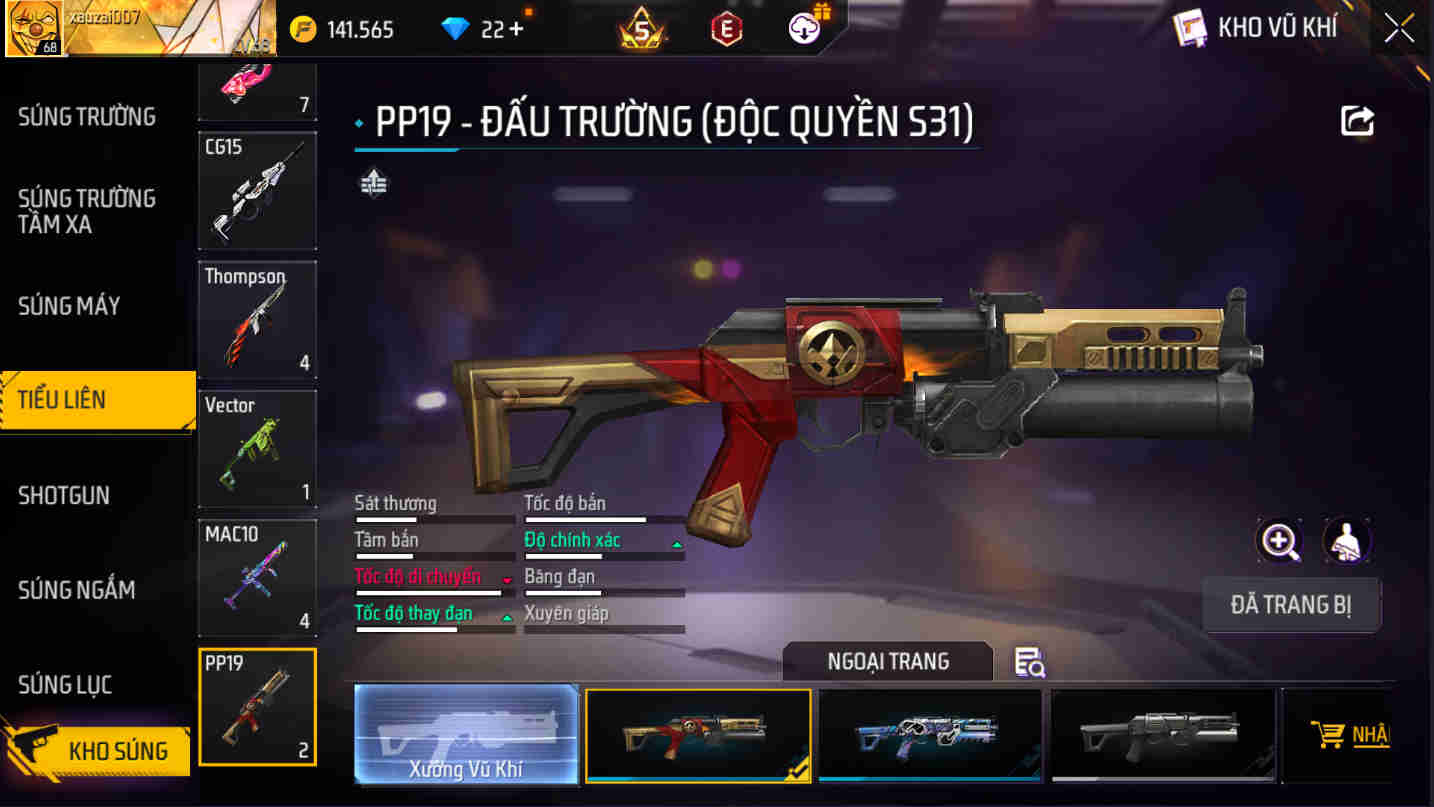Open the stat comparison filter icon
Screen dimensions: 1434x807
(x=371, y=184)
